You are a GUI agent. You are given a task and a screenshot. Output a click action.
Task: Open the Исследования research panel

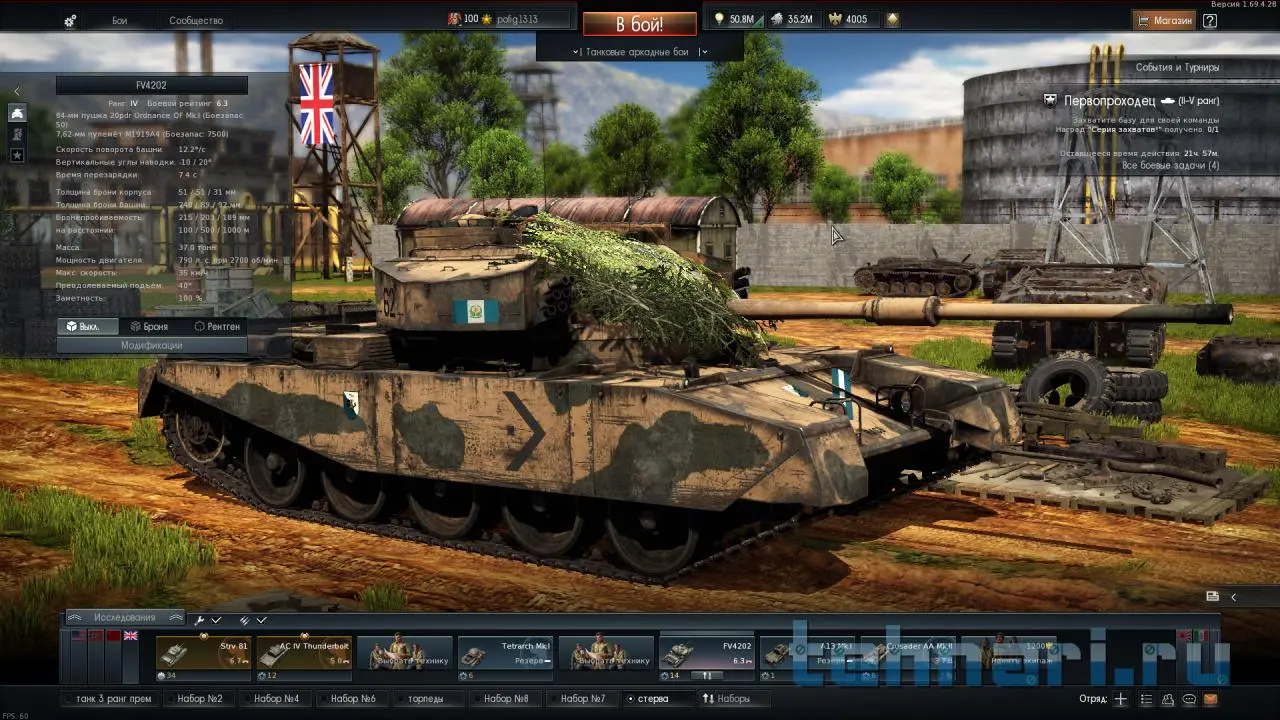pyautogui.click(x=125, y=618)
